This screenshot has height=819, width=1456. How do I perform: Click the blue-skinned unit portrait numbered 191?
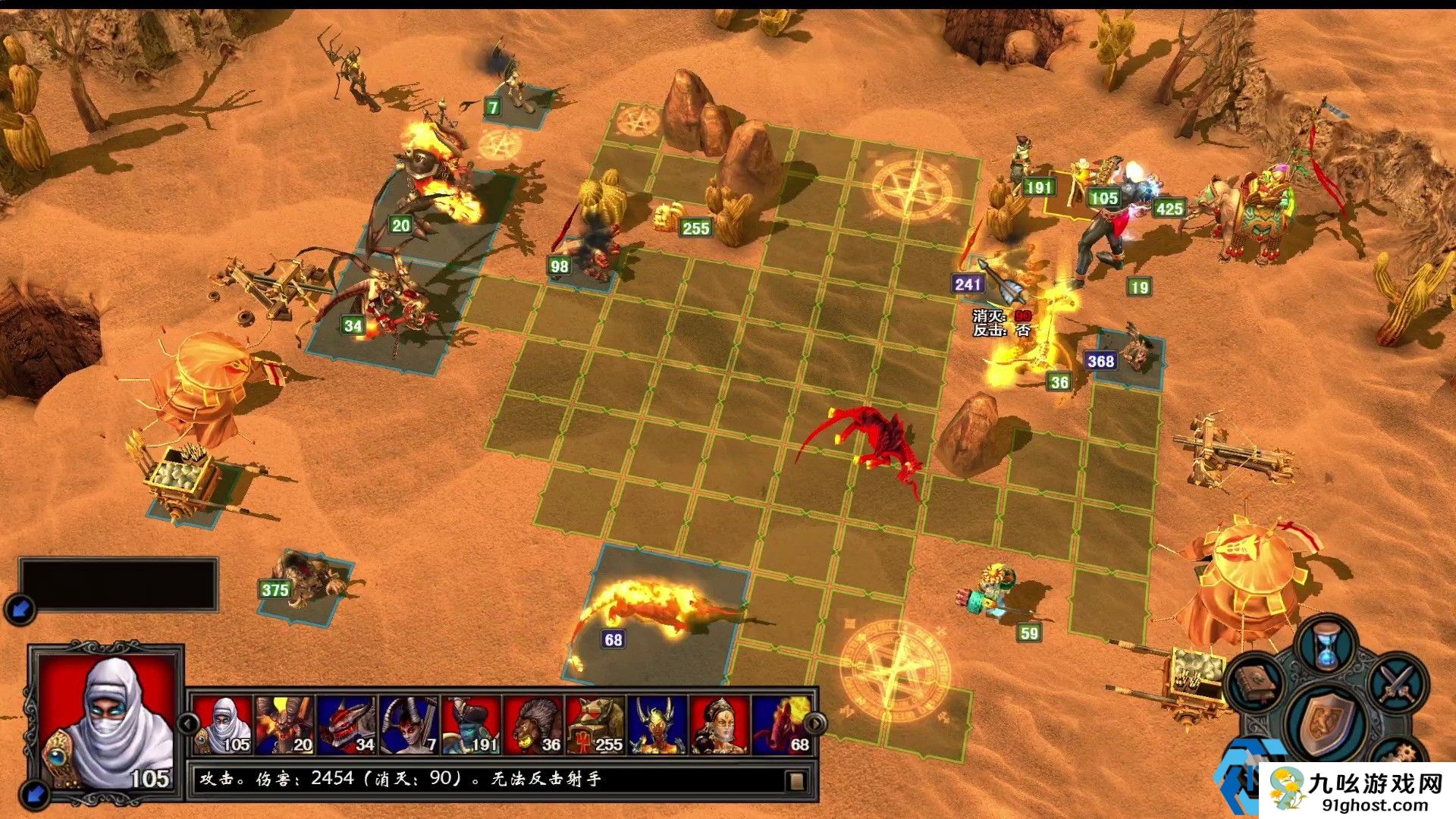coord(472,724)
